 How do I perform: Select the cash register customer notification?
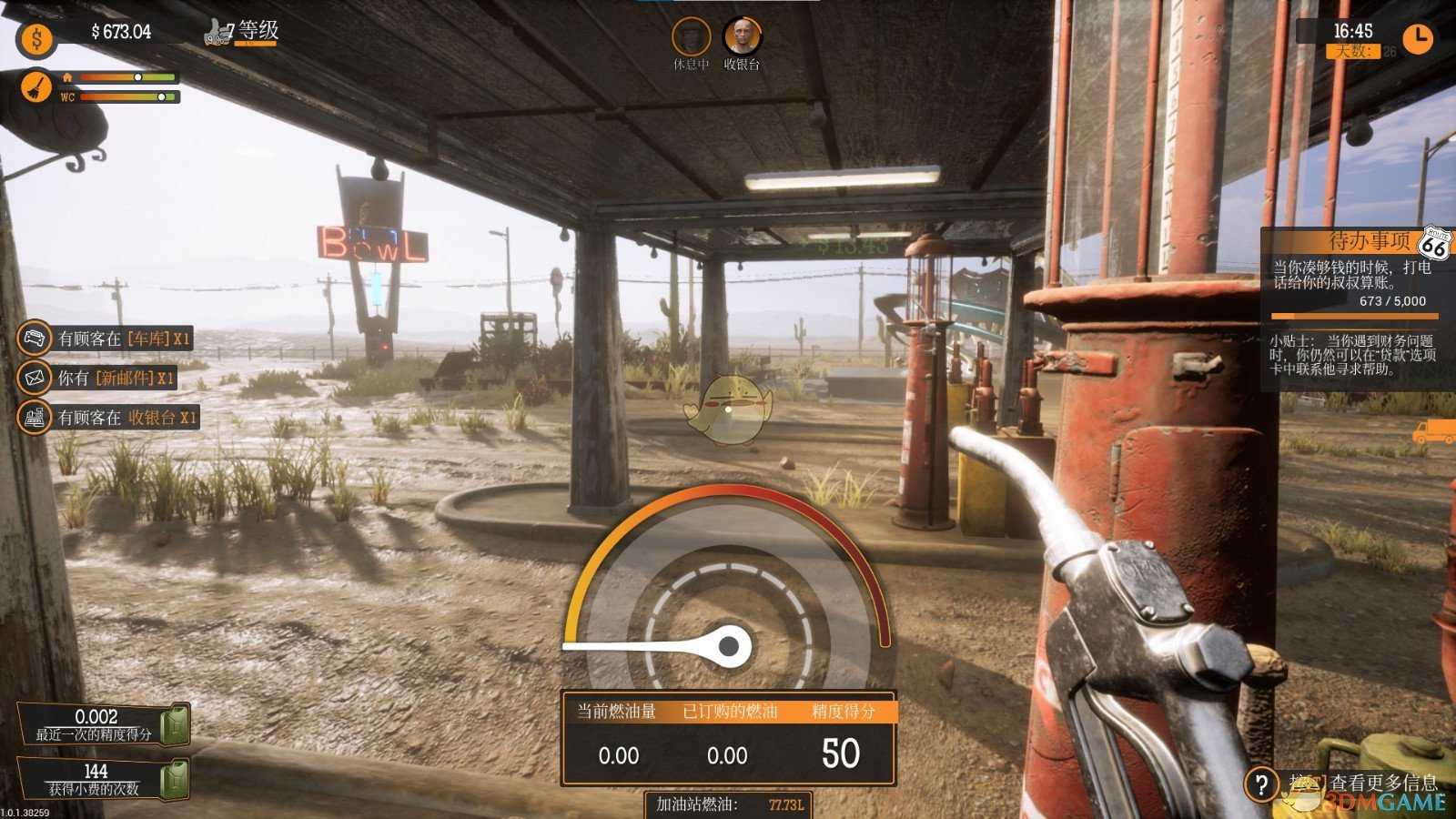pos(109,418)
